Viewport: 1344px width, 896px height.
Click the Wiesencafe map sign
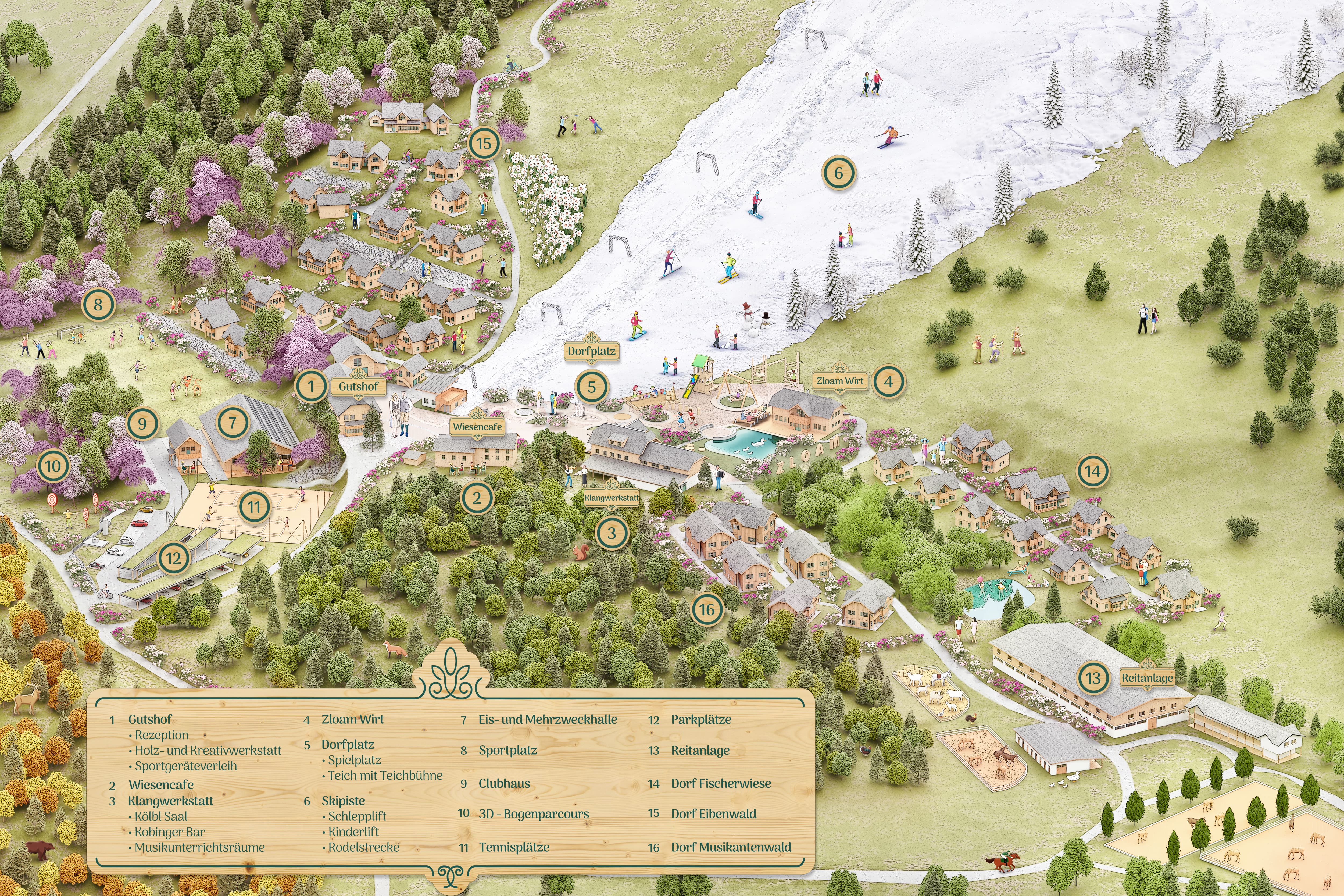tap(477, 426)
